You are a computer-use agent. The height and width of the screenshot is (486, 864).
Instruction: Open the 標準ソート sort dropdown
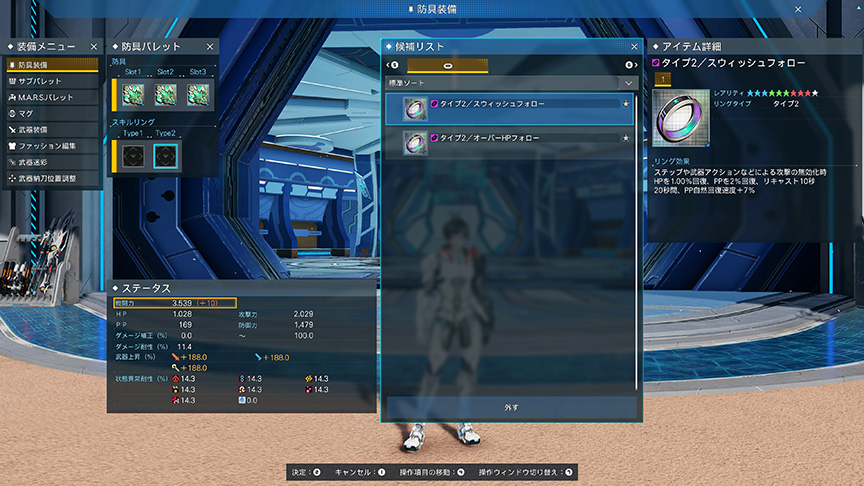pyautogui.click(x=510, y=83)
